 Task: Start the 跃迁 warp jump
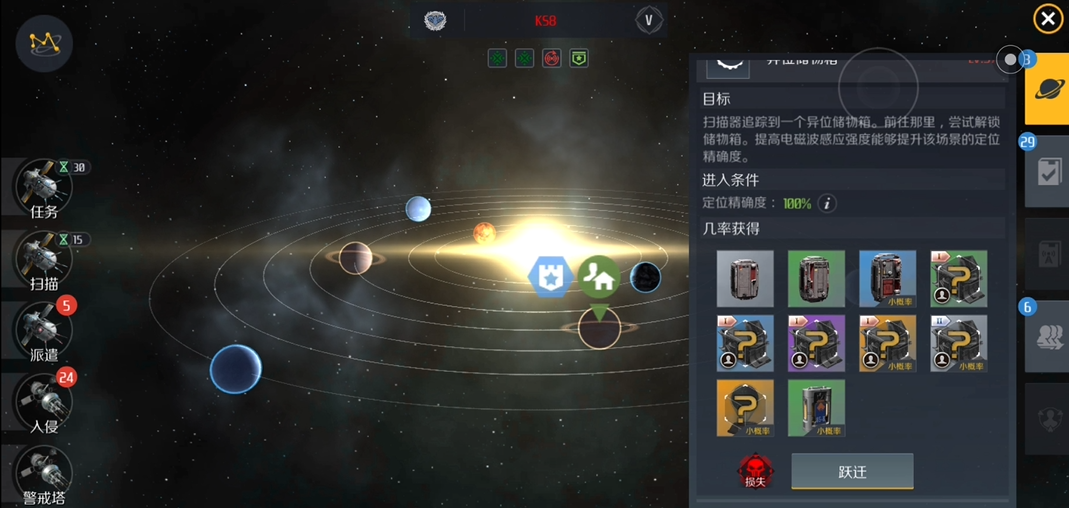[x=852, y=472]
